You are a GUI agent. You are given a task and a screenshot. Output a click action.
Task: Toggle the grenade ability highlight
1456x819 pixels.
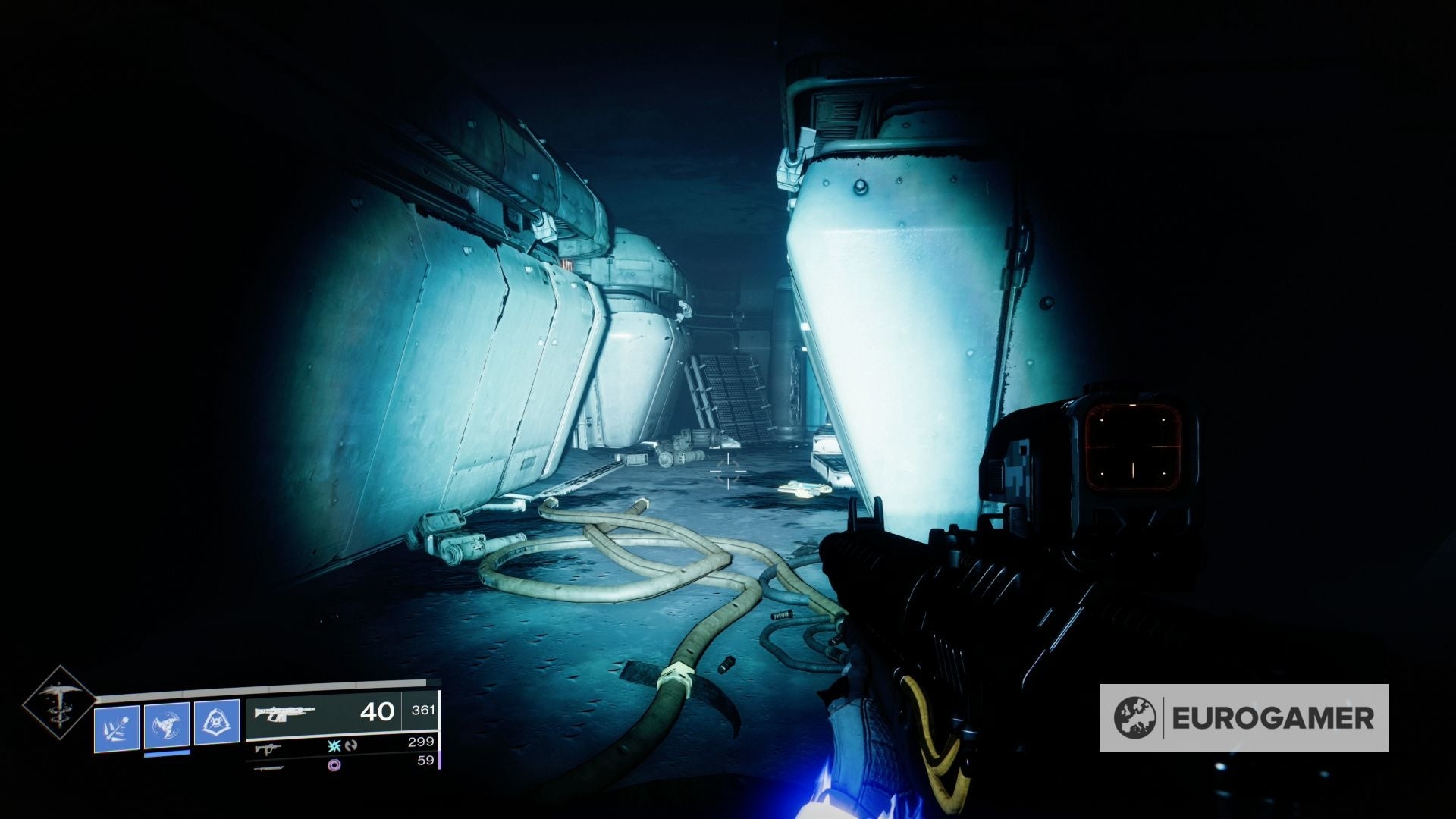(118, 725)
